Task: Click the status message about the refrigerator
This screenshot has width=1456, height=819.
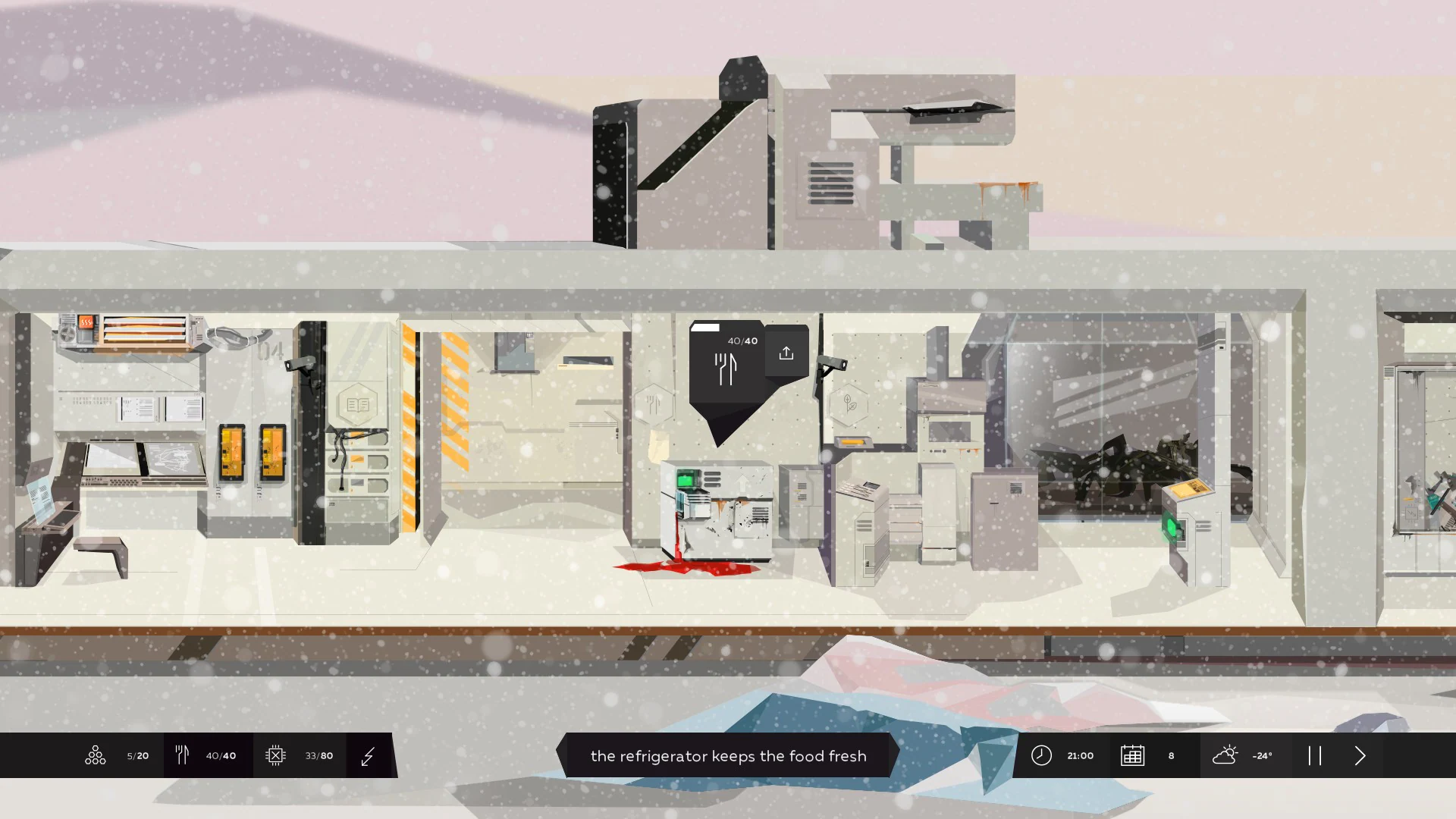Action: click(728, 755)
